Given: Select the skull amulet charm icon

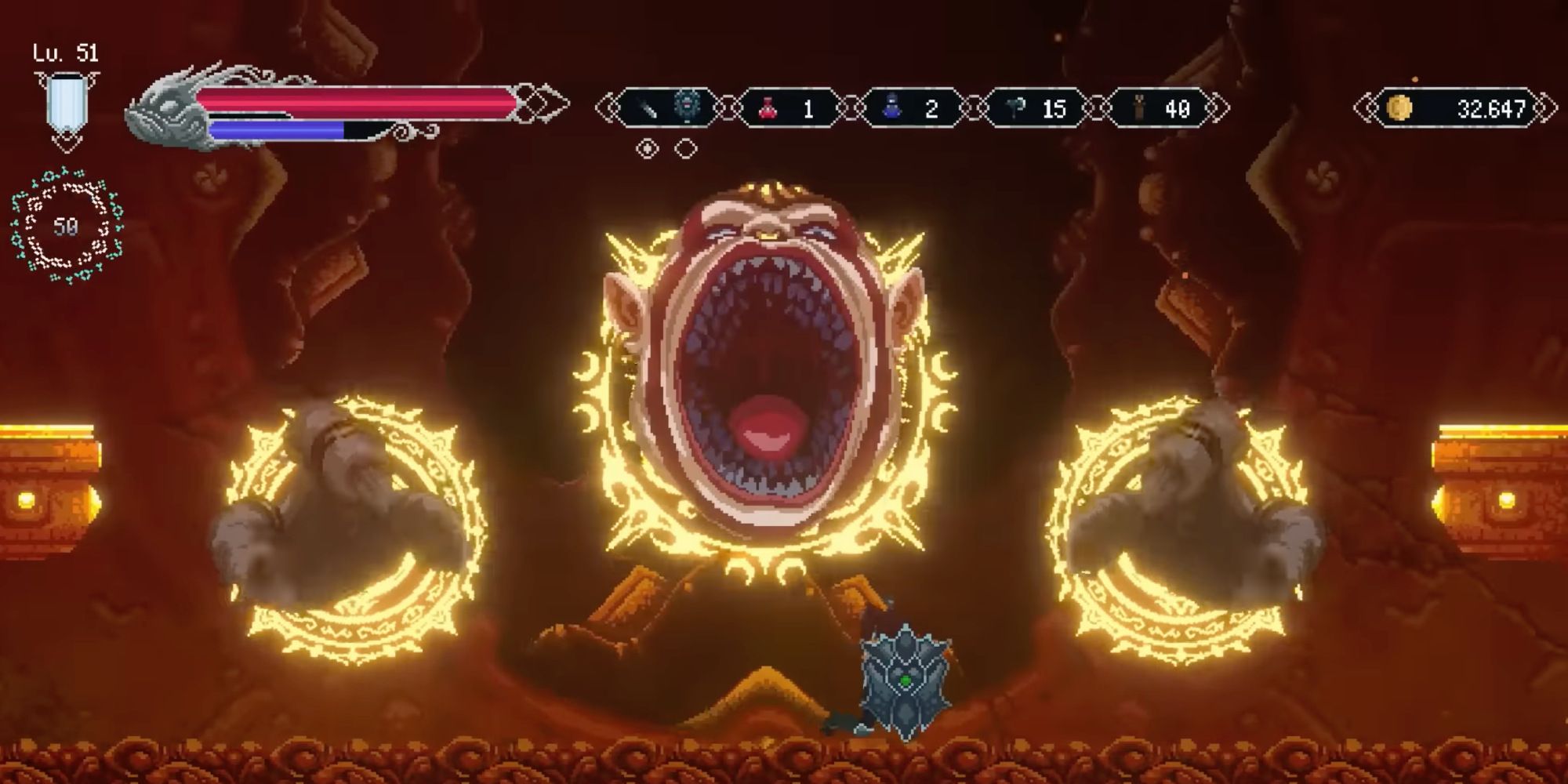Looking at the screenshot, I should (688, 107).
